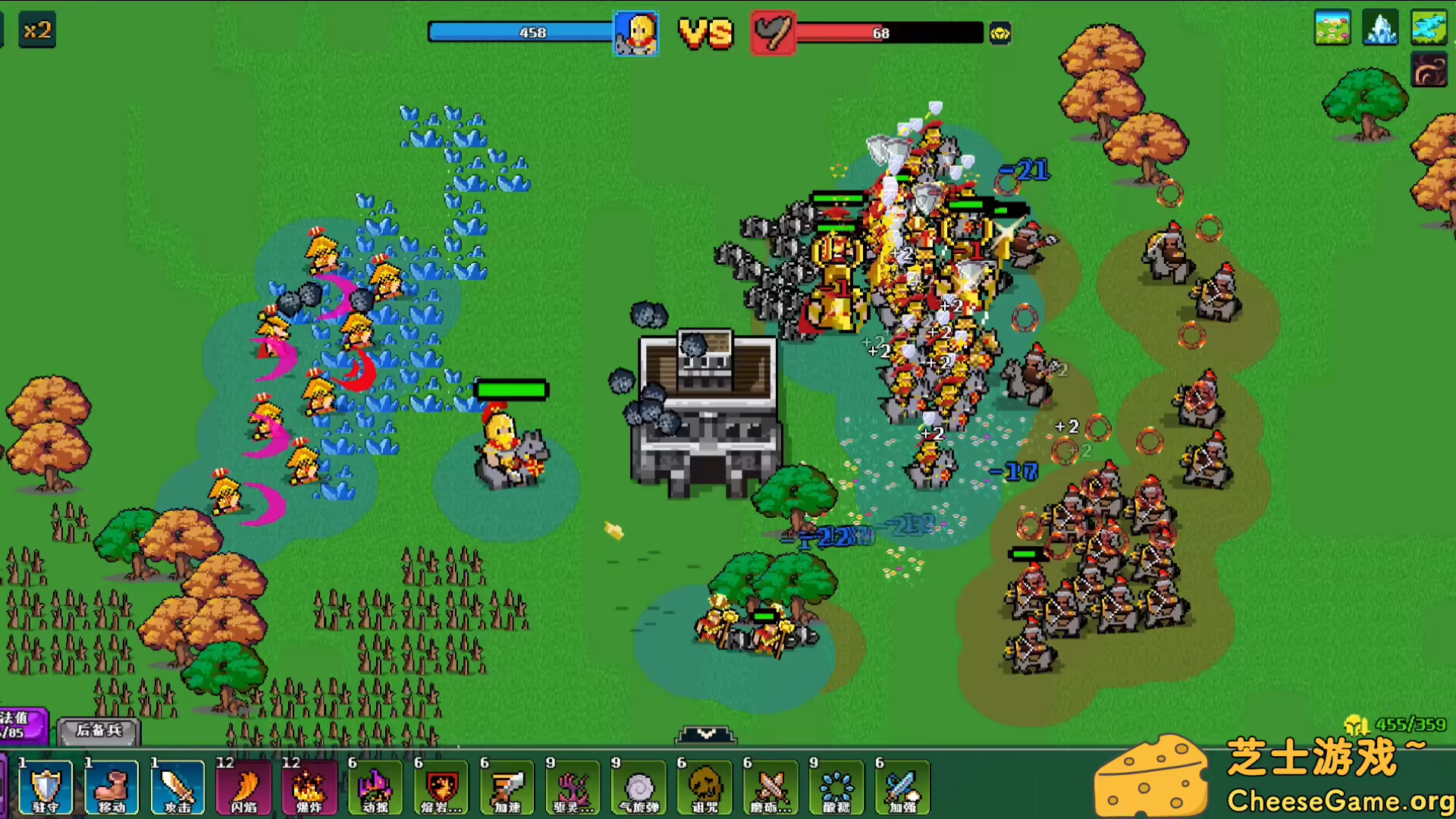Click the red axe enemy avatar
1456x819 pixels.
coord(773,33)
